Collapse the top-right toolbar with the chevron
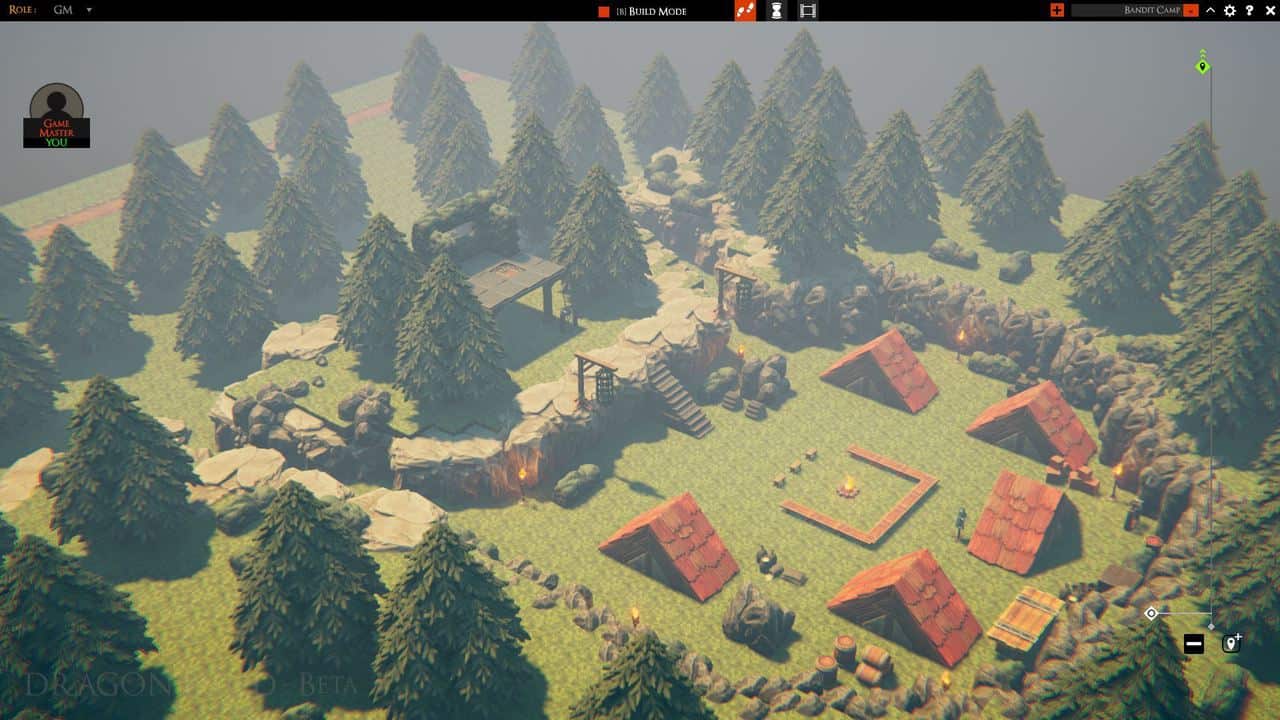 click(1210, 11)
